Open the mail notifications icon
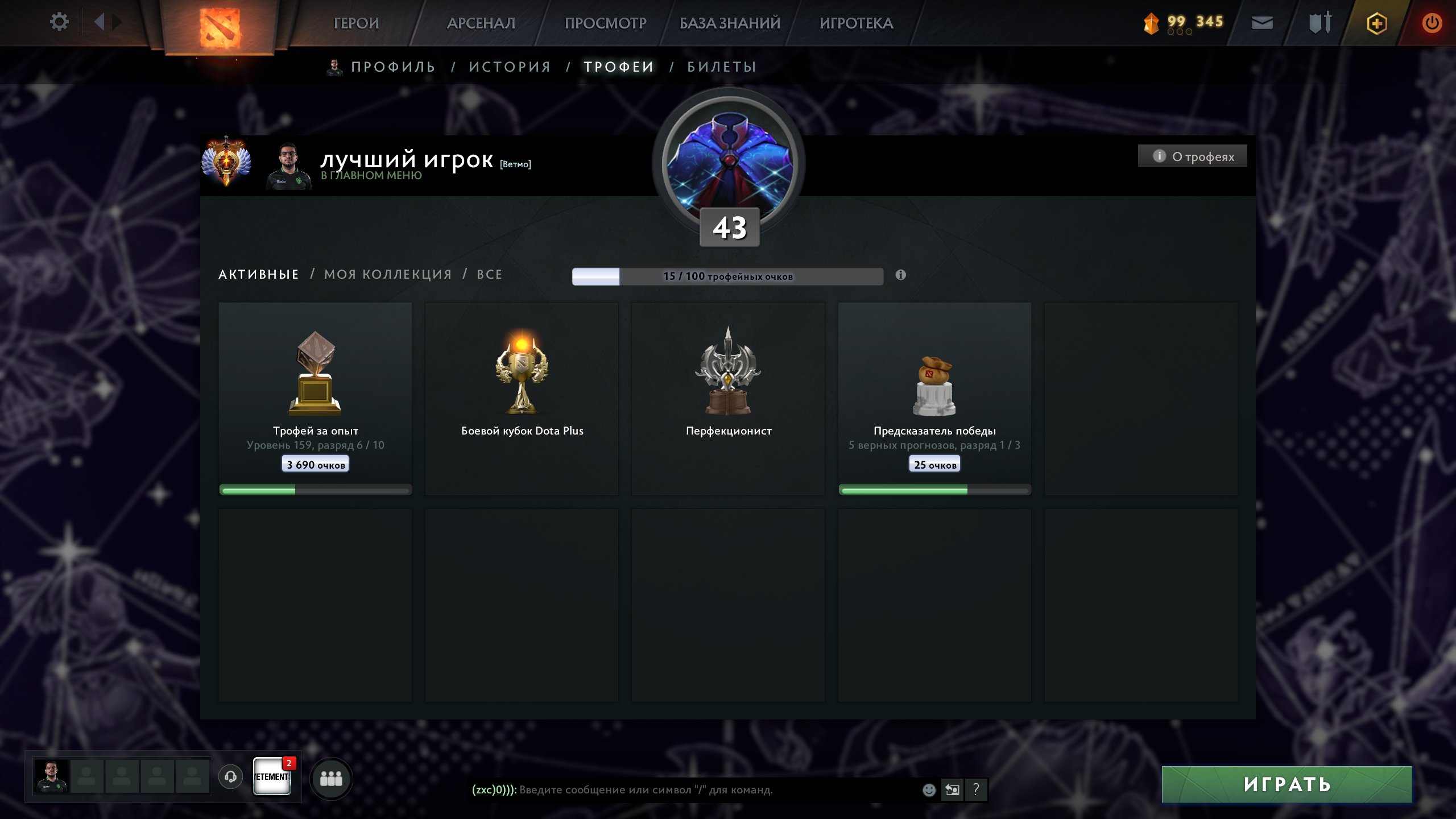The image size is (1456, 819). pyautogui.click(x=1261, y=23)
